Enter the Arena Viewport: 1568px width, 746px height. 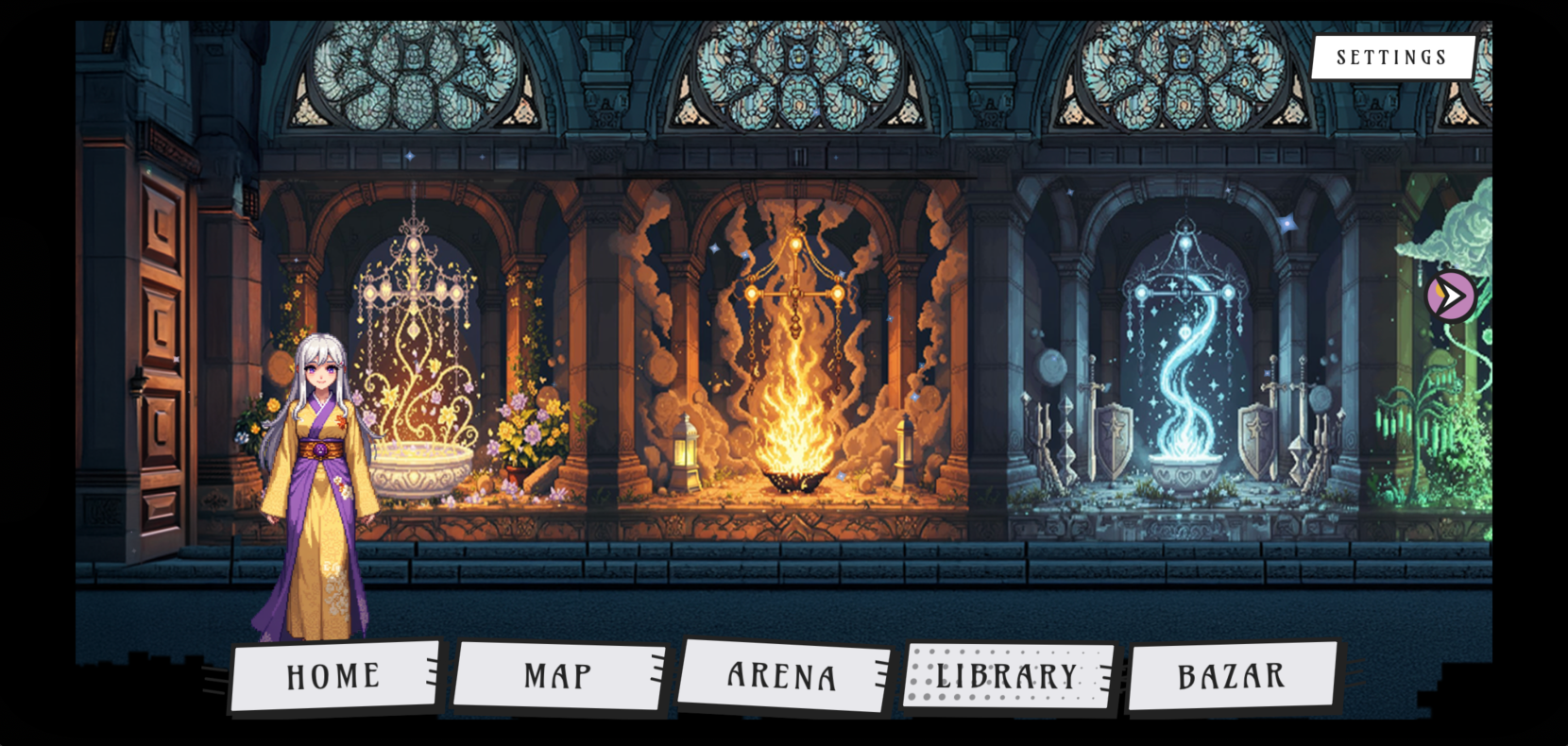782,676
